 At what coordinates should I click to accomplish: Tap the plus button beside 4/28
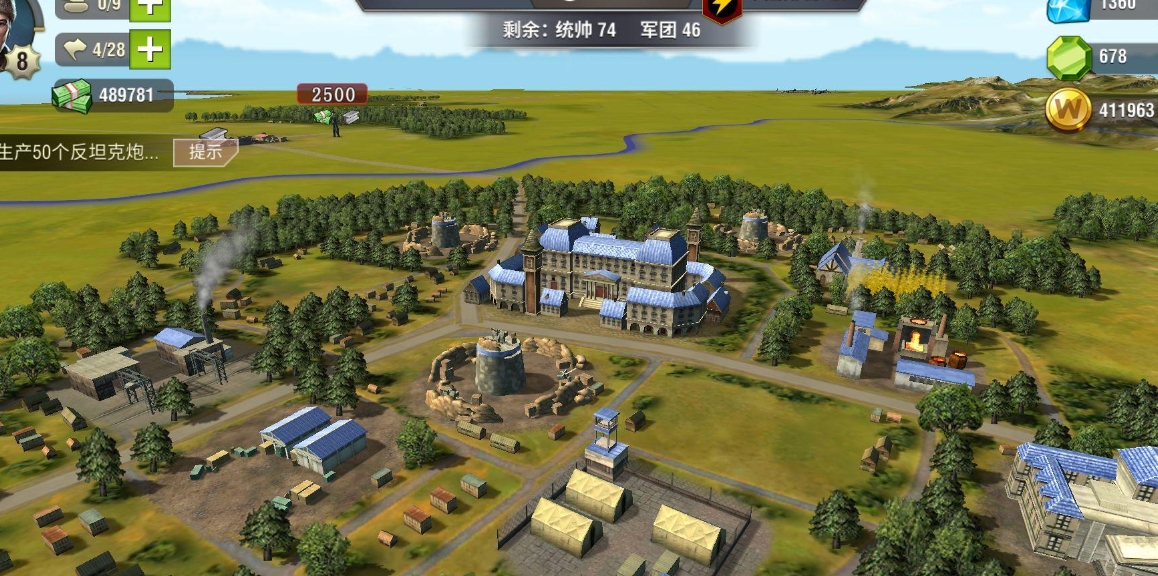tap(150, 49)
